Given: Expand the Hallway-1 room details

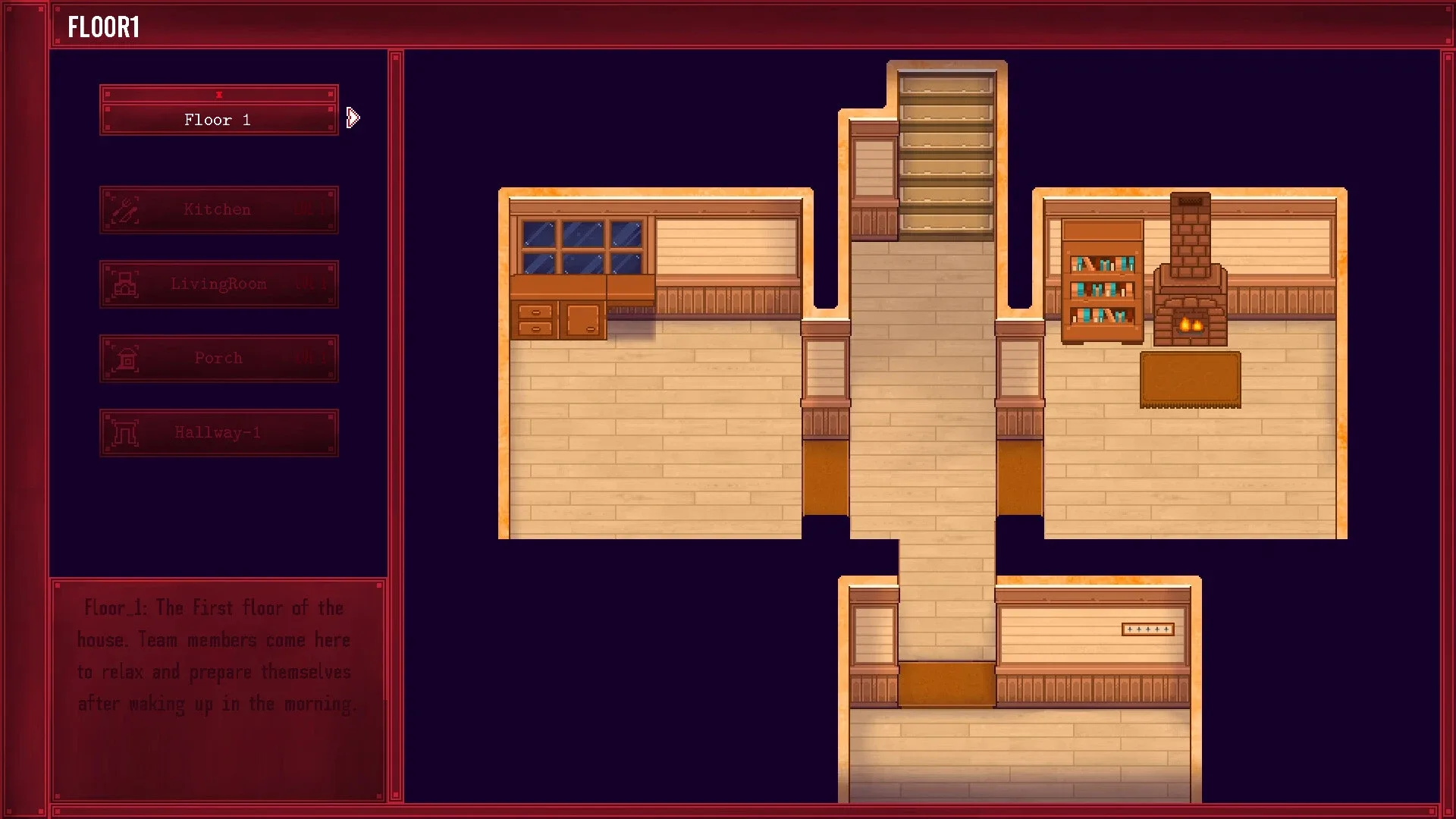Looking at the screenshot, I should point(218,432).
